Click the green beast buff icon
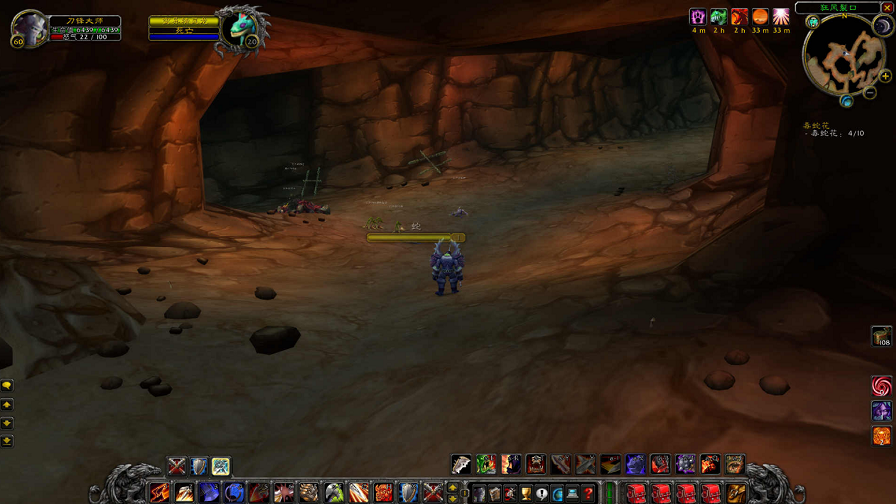 tap(719, 17)
